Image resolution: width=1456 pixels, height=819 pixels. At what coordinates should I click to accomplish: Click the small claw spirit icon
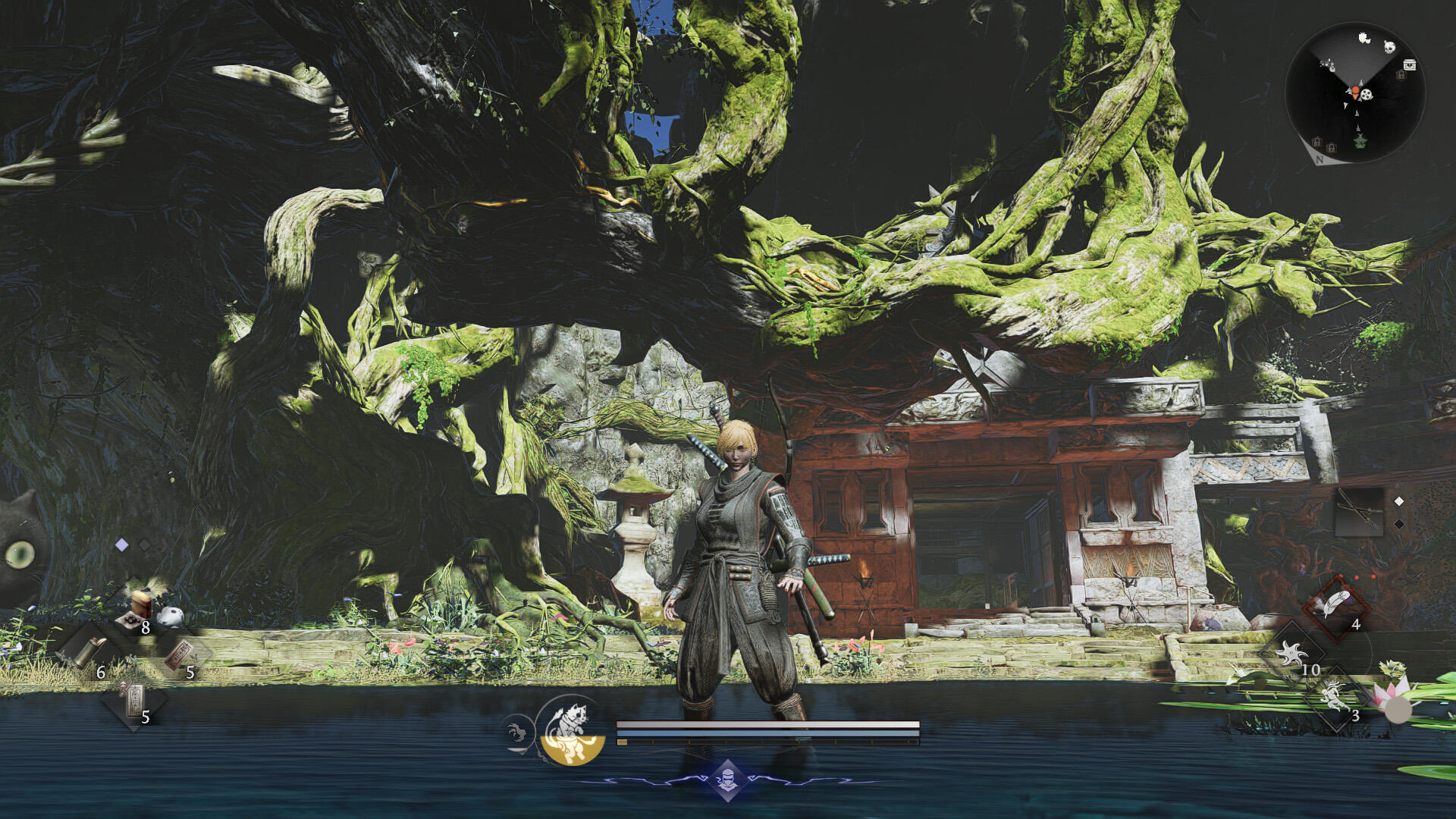click(517, 733)
